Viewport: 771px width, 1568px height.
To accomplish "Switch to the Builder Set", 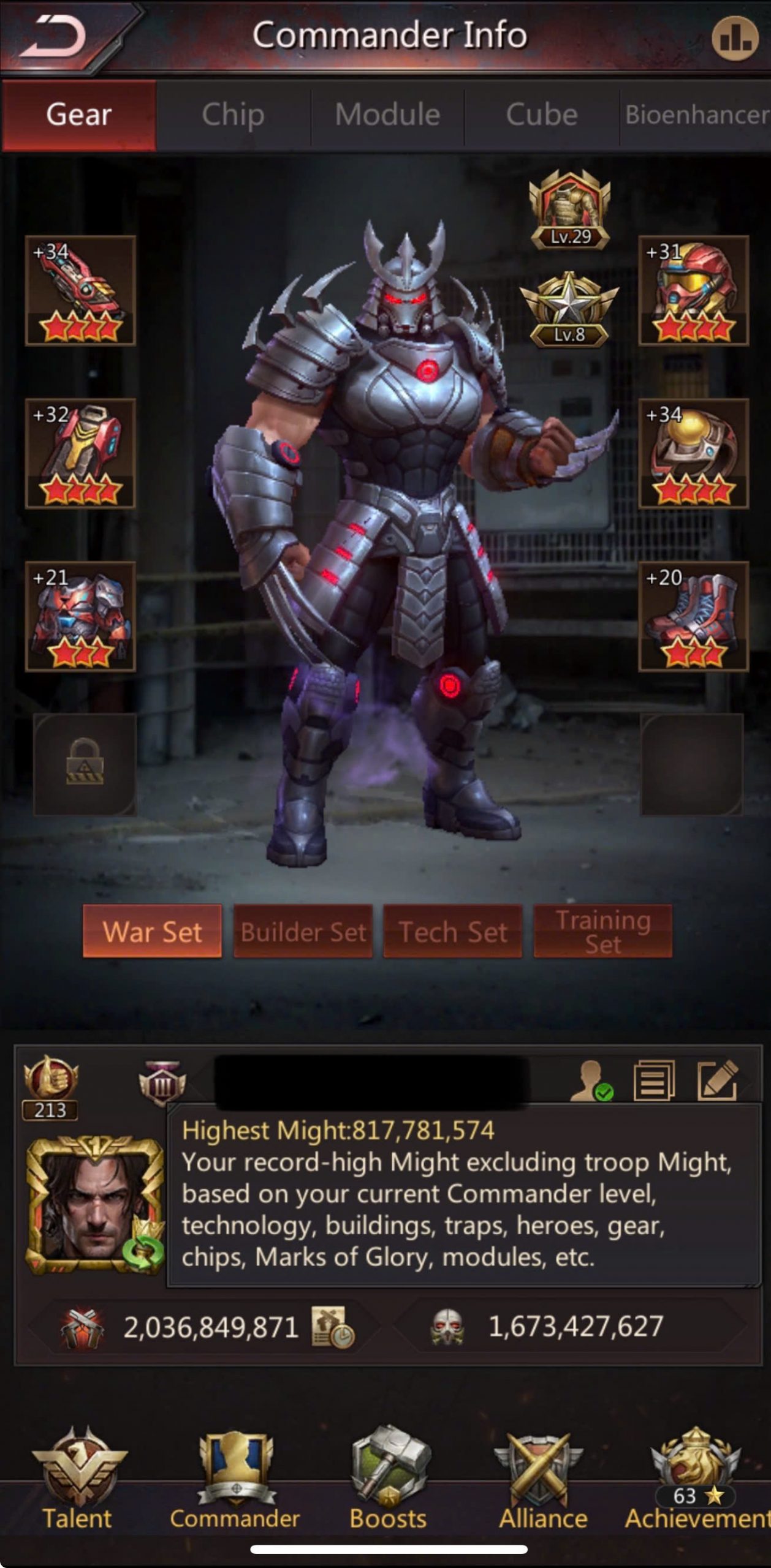I will click(303, 931).
